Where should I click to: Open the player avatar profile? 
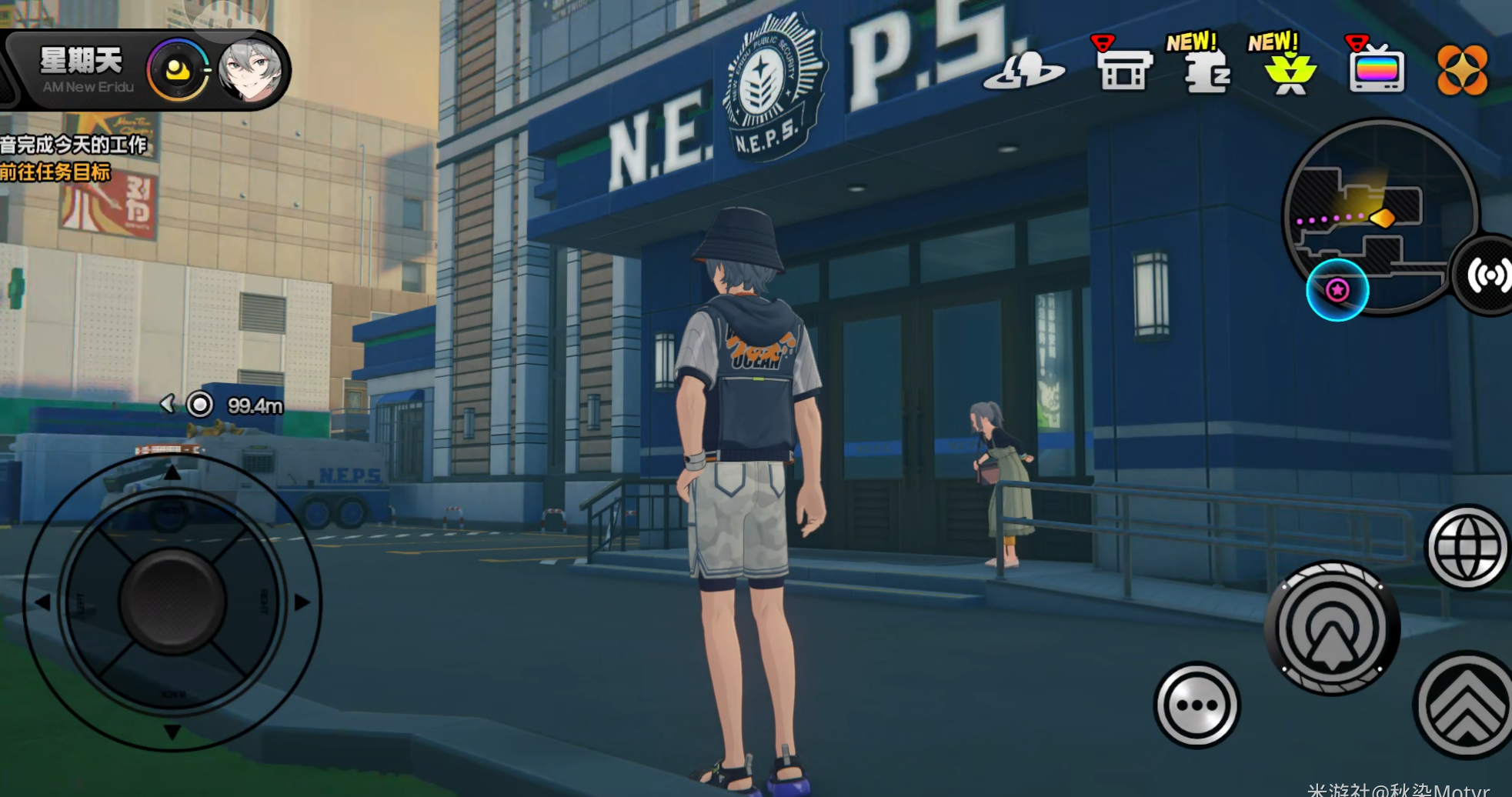250,71
